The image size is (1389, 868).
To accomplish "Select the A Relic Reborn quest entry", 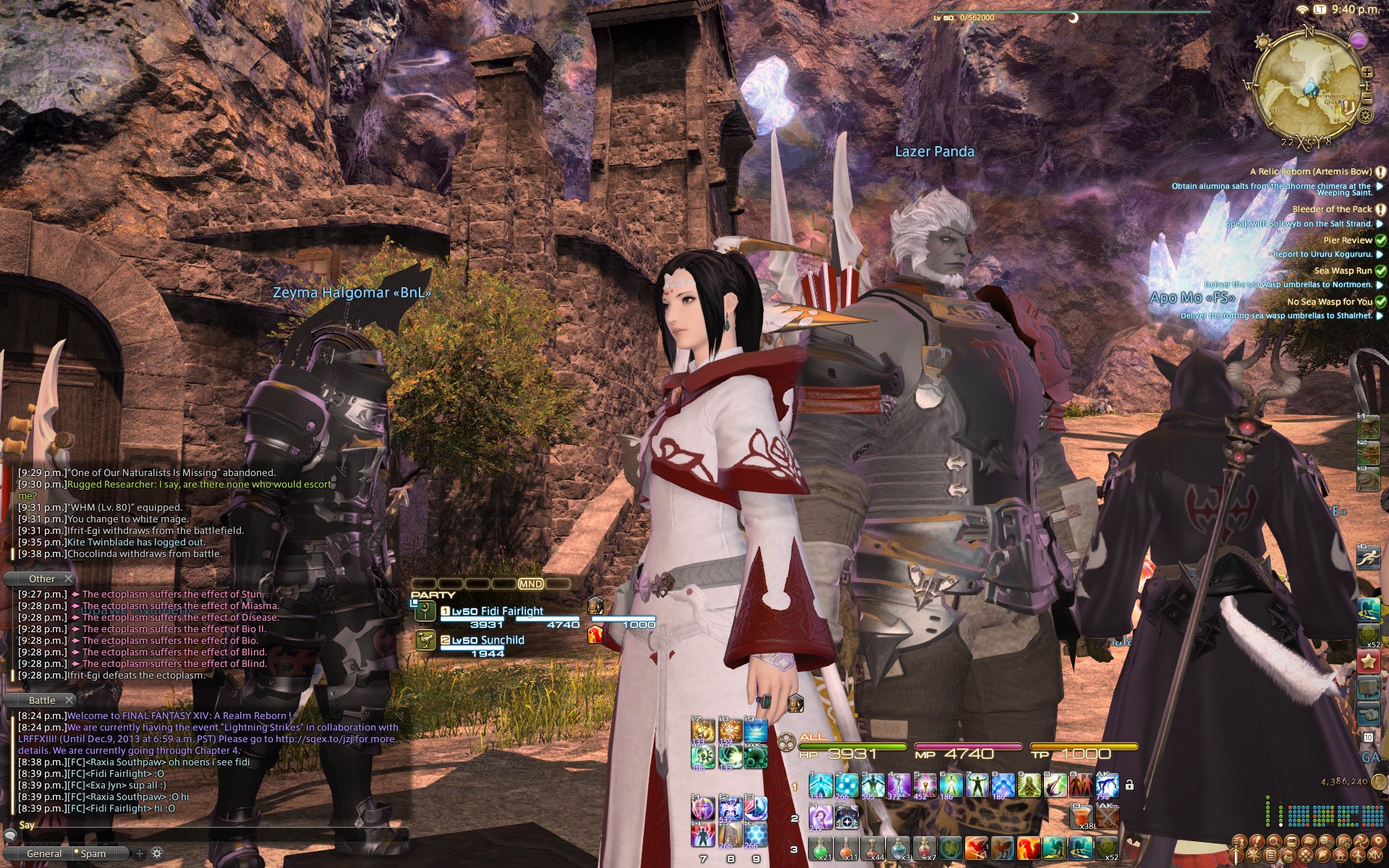I will coord(1310,171).
